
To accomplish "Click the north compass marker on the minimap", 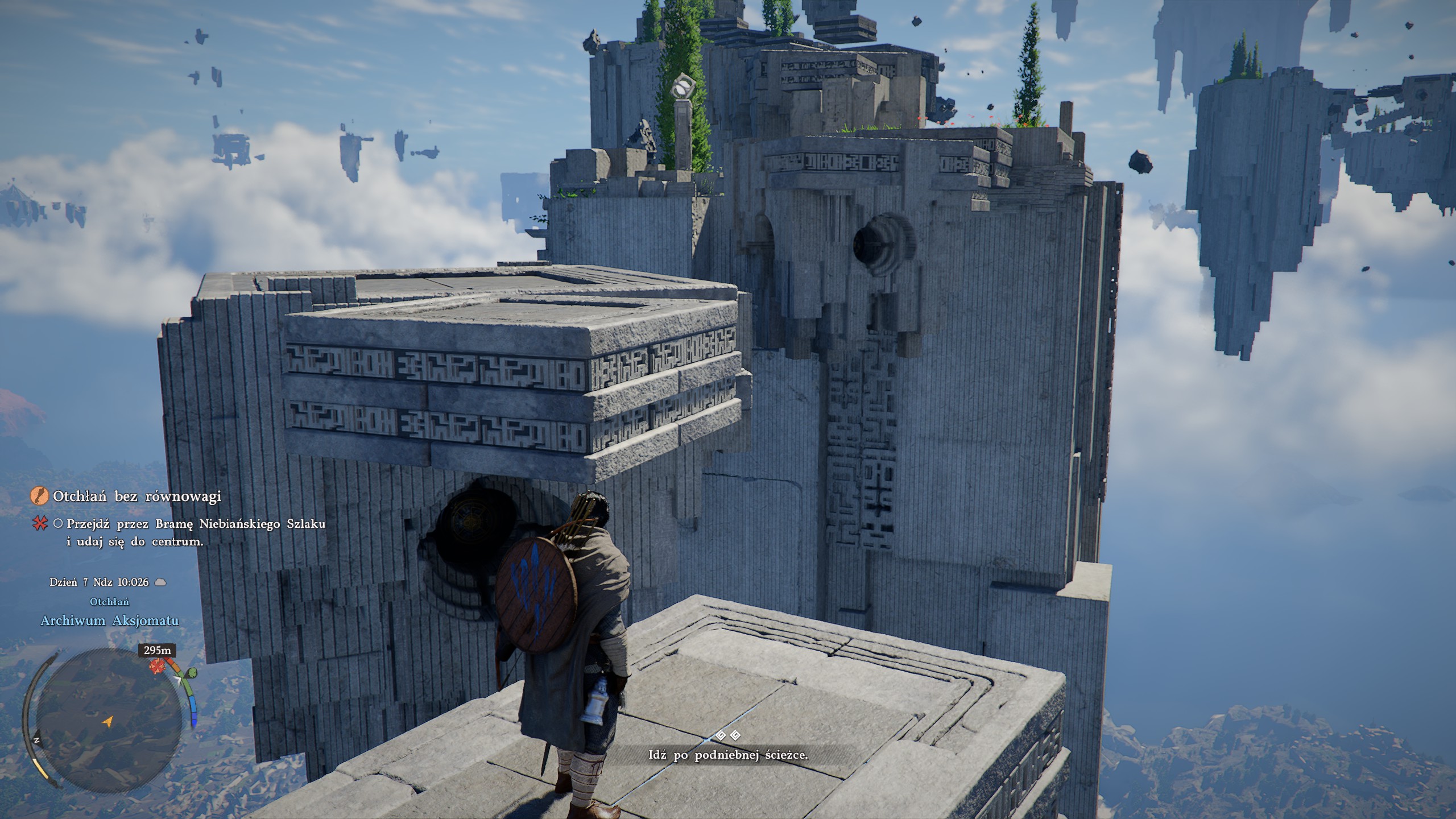I will pyautogui.click(x=36, y=741).
